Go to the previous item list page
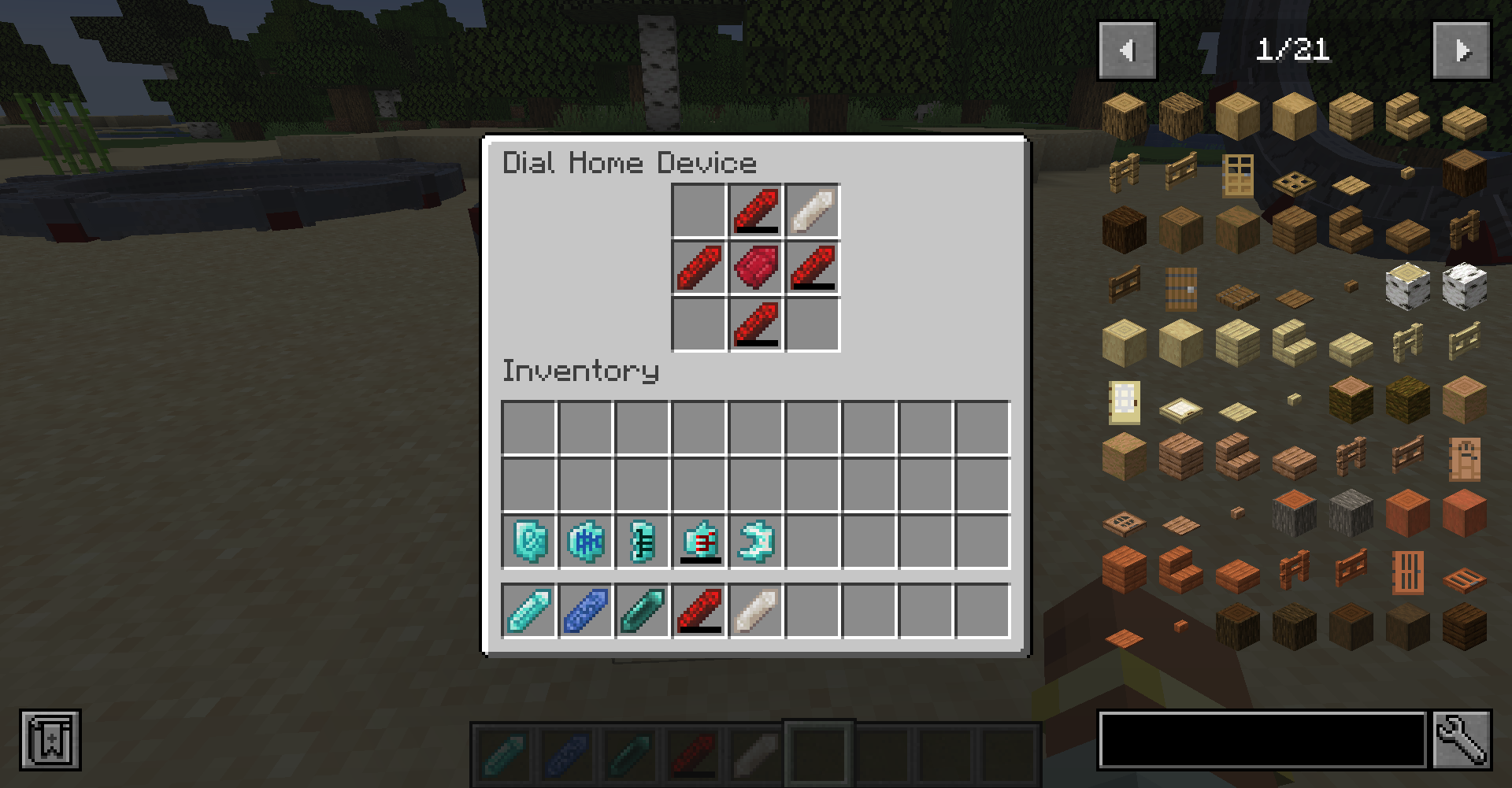This screenshot has height=788, width=1512. (x=1127, y=51)
